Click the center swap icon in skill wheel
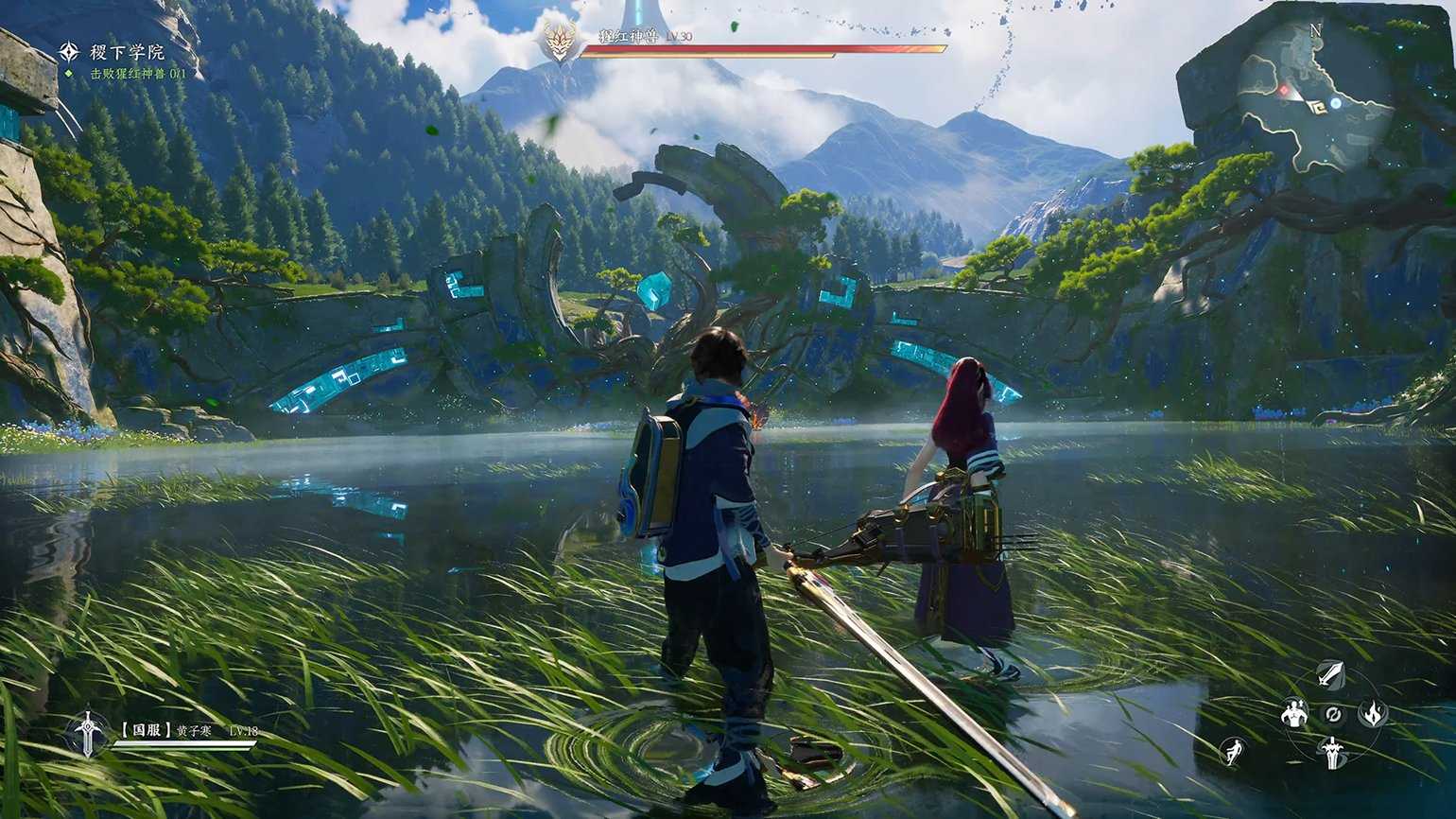The image size is (1456, 819). click(x=1333, y=714)
